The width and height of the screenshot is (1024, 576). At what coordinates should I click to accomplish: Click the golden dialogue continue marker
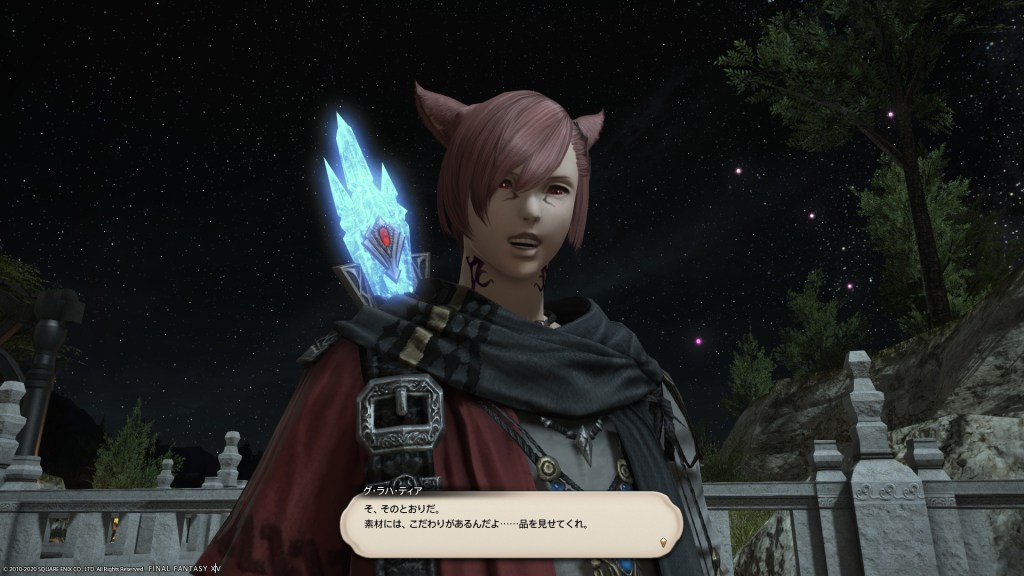662,543
